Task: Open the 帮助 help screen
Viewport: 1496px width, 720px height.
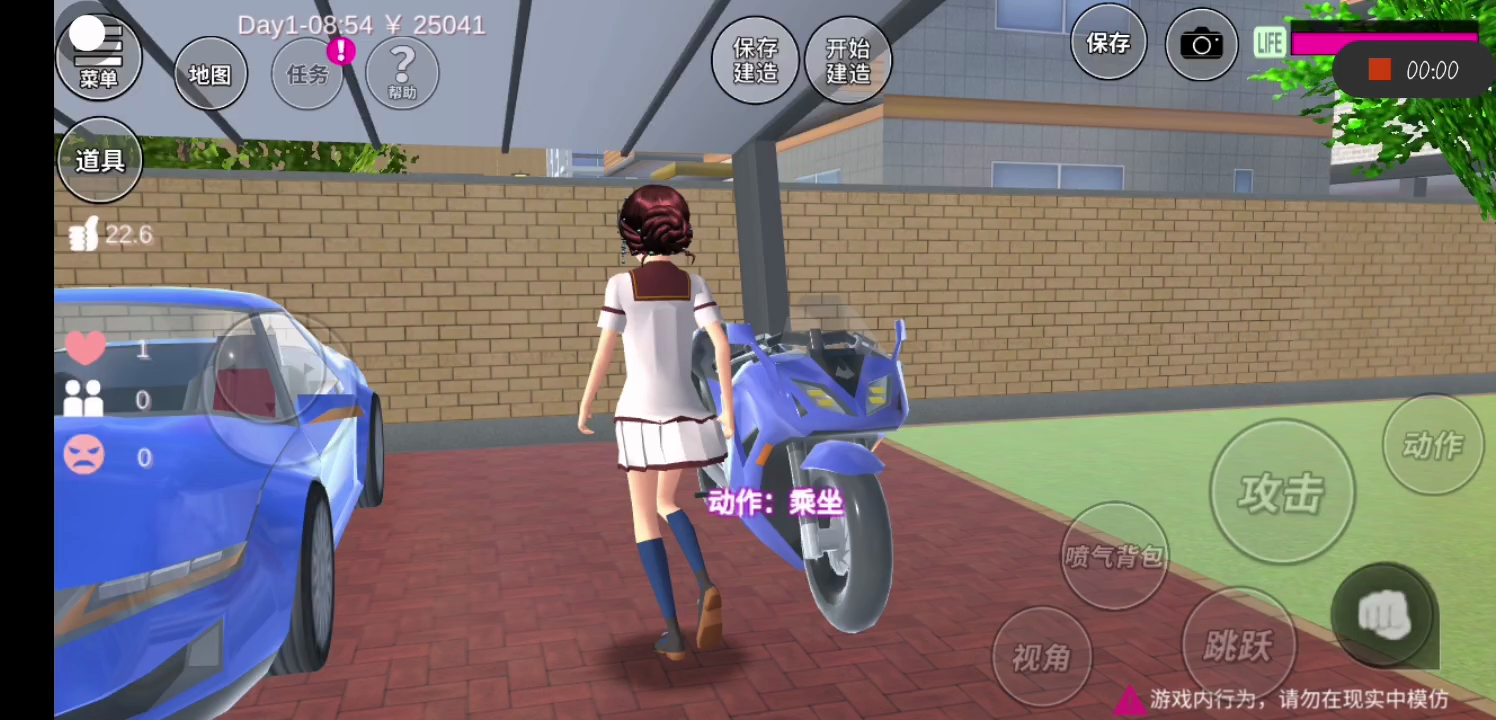Action: (402, 72)
